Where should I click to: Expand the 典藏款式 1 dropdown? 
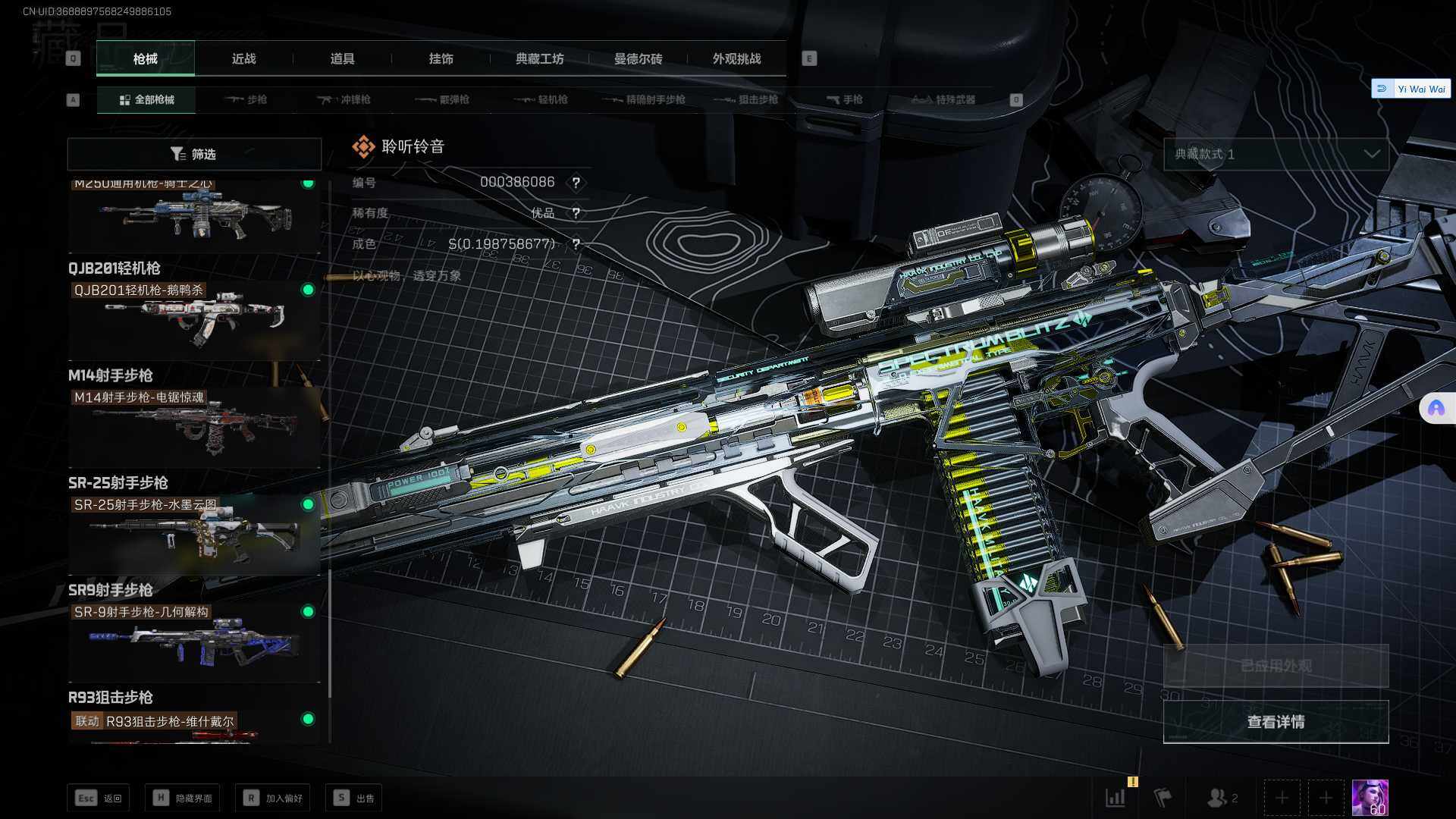coord(1276,154)
